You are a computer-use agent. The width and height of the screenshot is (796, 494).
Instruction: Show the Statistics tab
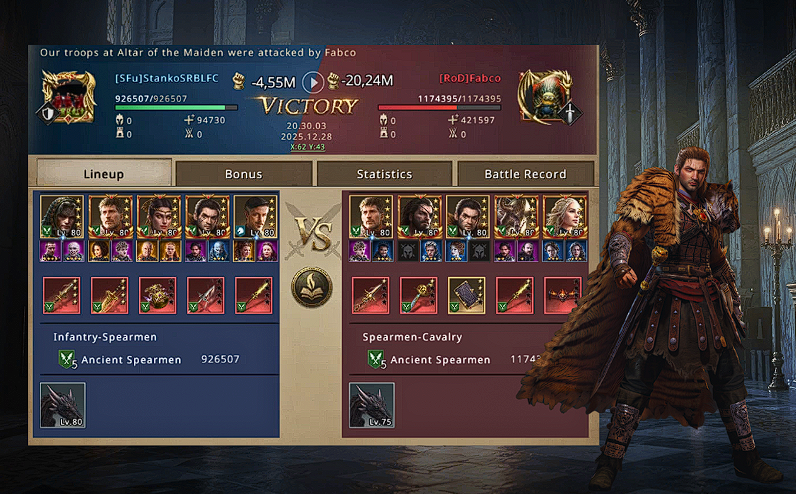[x=384, y=173]
